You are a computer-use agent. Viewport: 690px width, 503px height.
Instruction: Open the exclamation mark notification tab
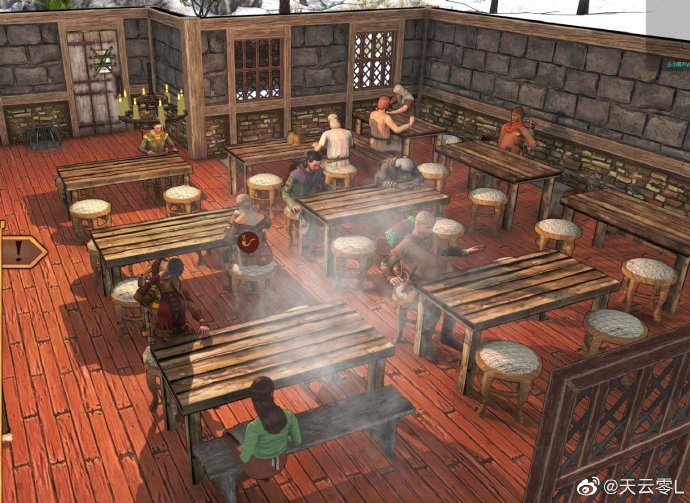20,252
